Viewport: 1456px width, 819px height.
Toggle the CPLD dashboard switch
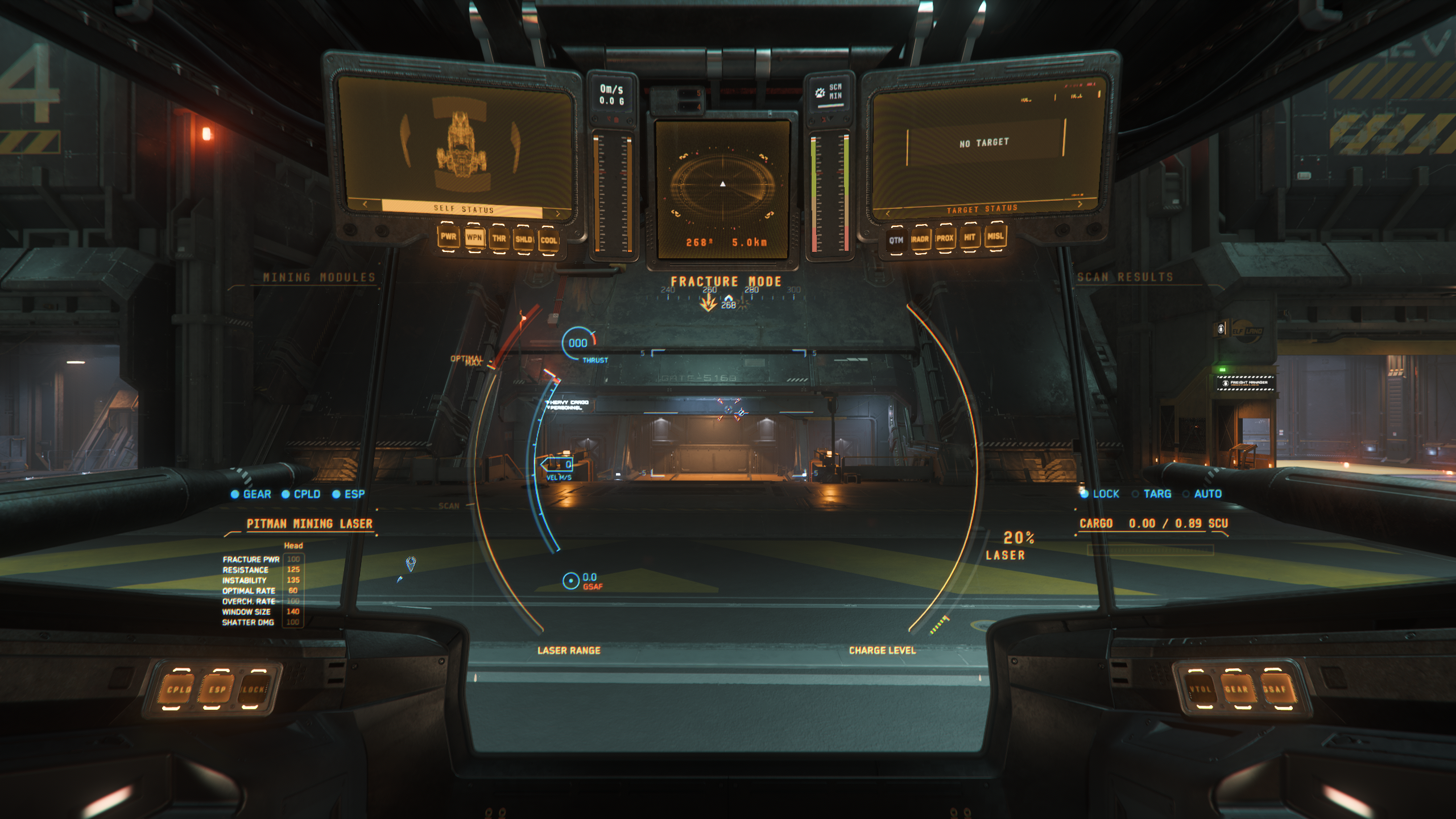tap(179, 689)
